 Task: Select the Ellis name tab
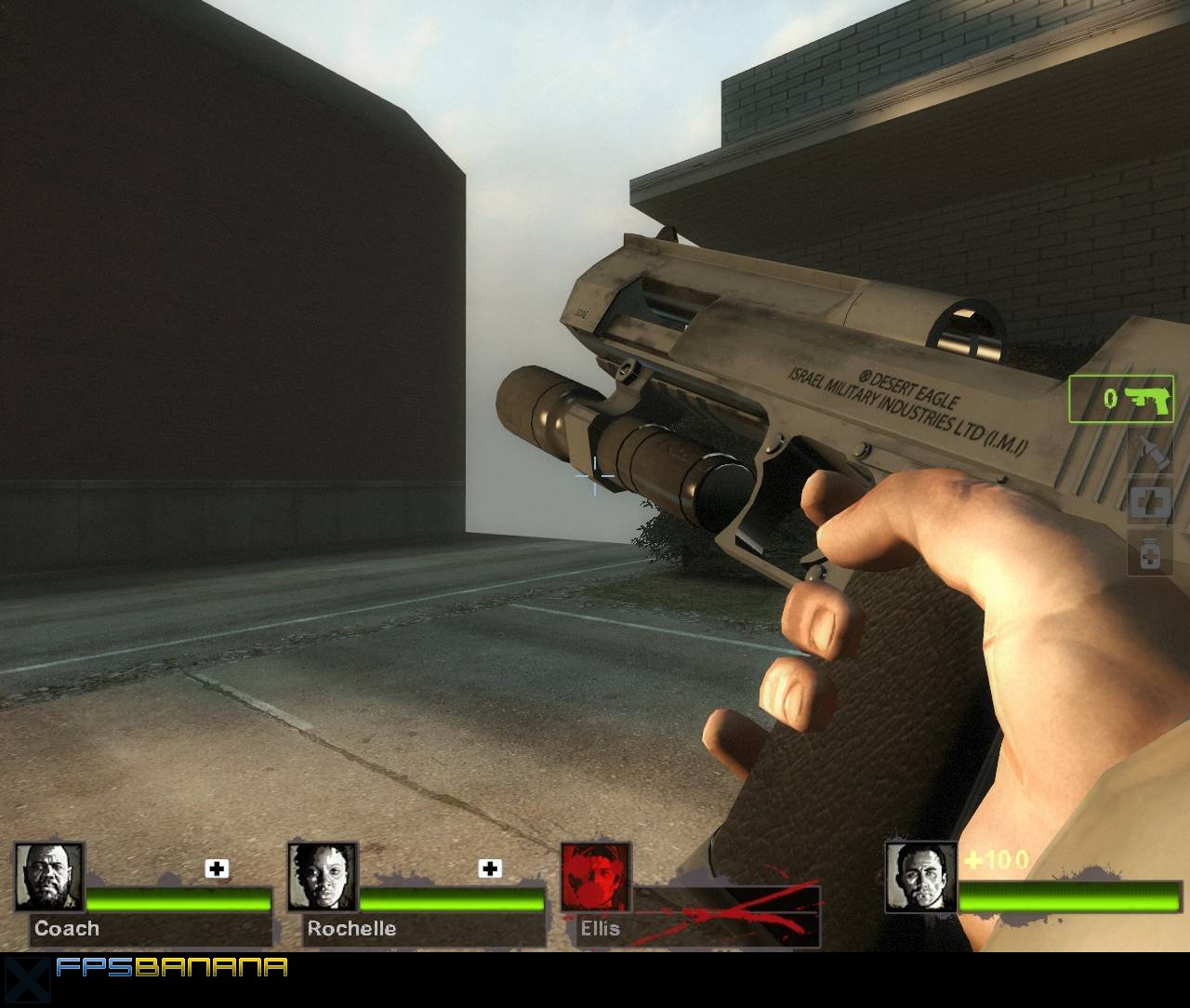point(602,929)
